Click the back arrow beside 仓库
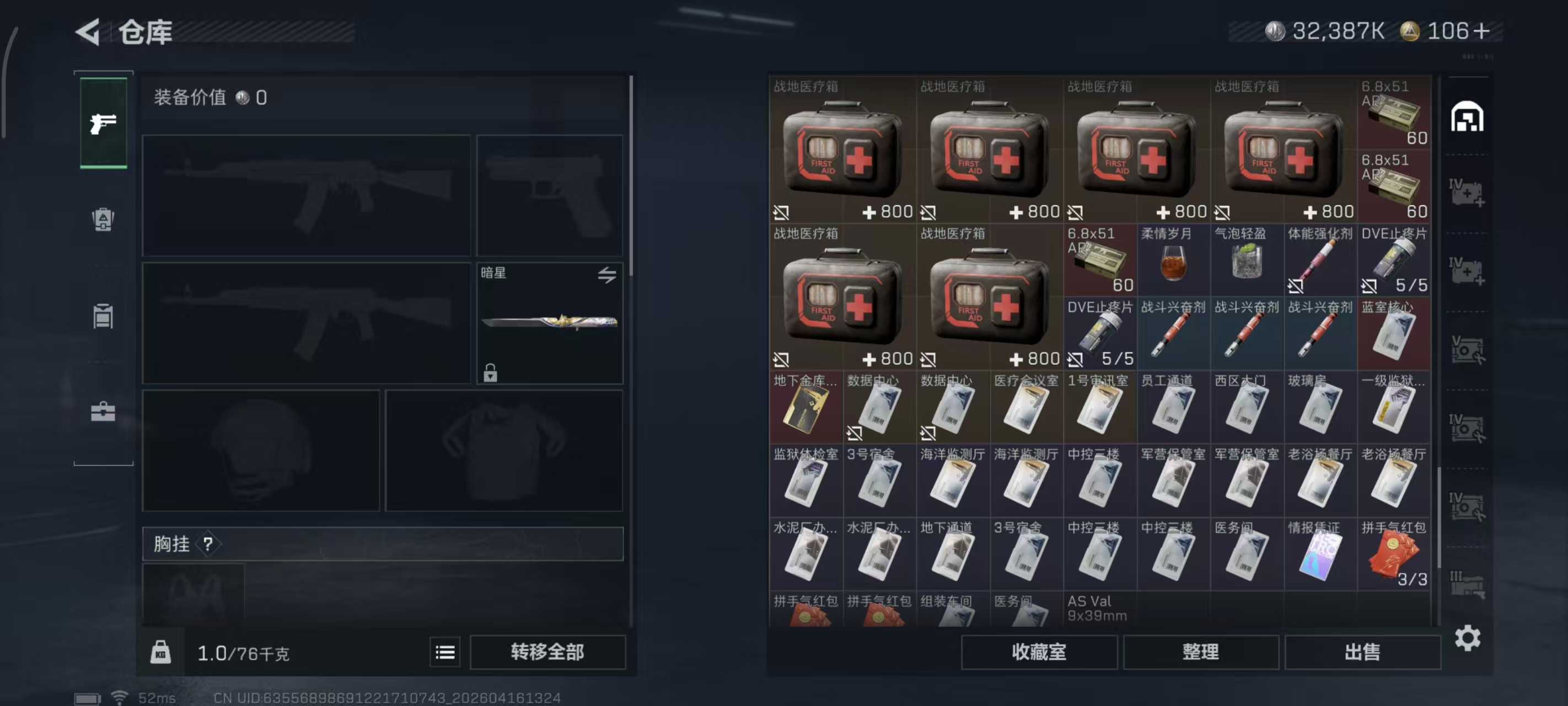This screenshot has width=1568, height=706. pyautogui.click(x=87, y=33)
